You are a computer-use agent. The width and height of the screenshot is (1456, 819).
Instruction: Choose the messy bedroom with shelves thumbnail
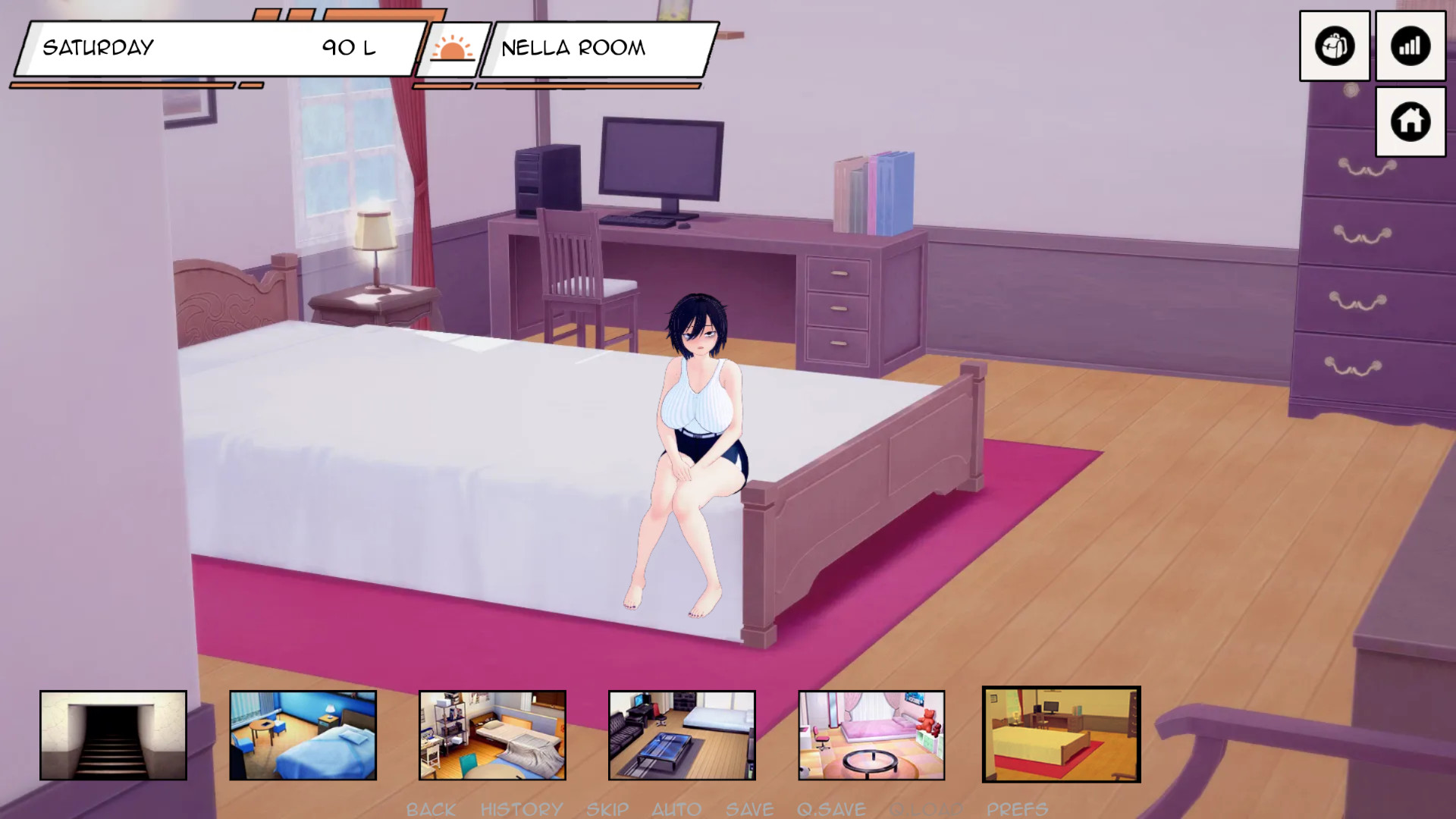pyautogui.click(x=492, y=735)
